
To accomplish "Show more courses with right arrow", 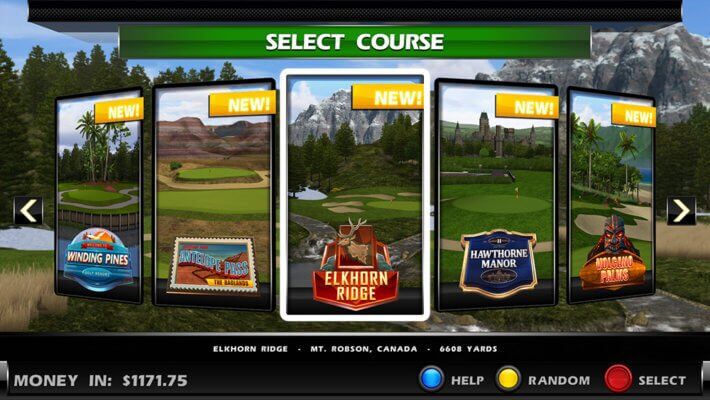I will (681, 210).
